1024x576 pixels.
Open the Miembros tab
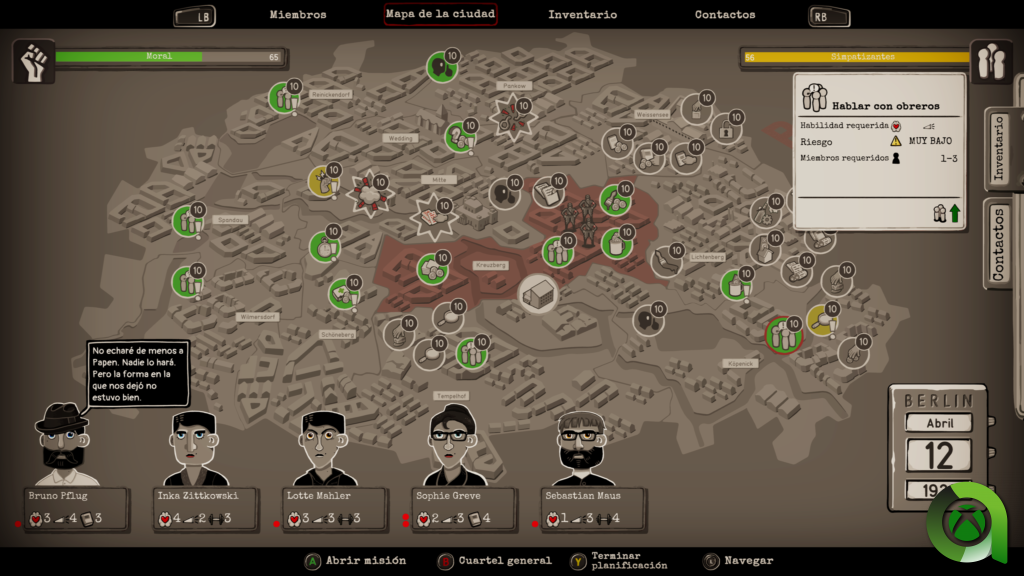tap(298, 15)
